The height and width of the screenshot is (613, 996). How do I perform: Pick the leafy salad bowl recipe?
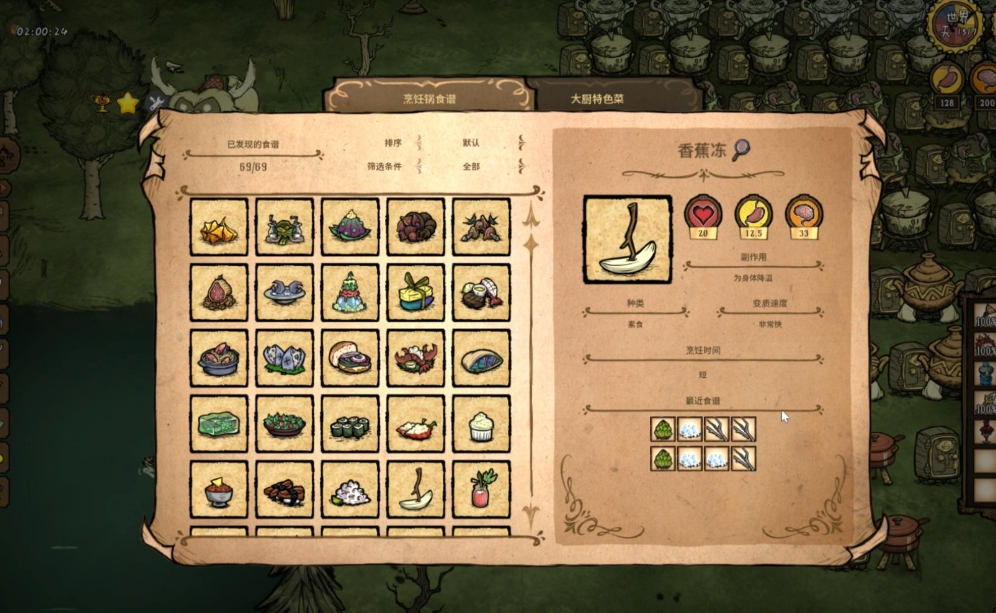click(285, 424)
